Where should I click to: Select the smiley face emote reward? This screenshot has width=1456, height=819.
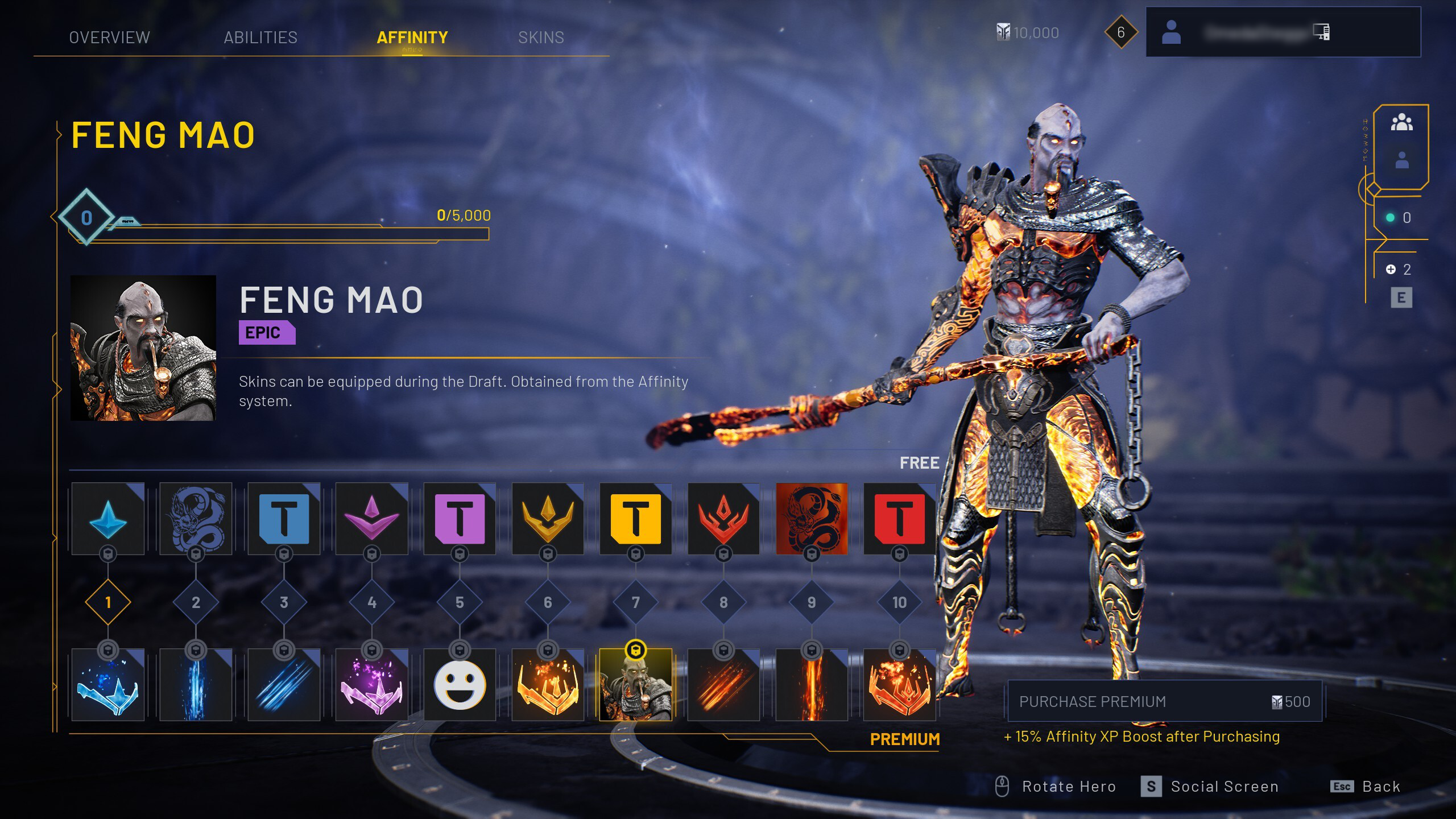point(460,685)
